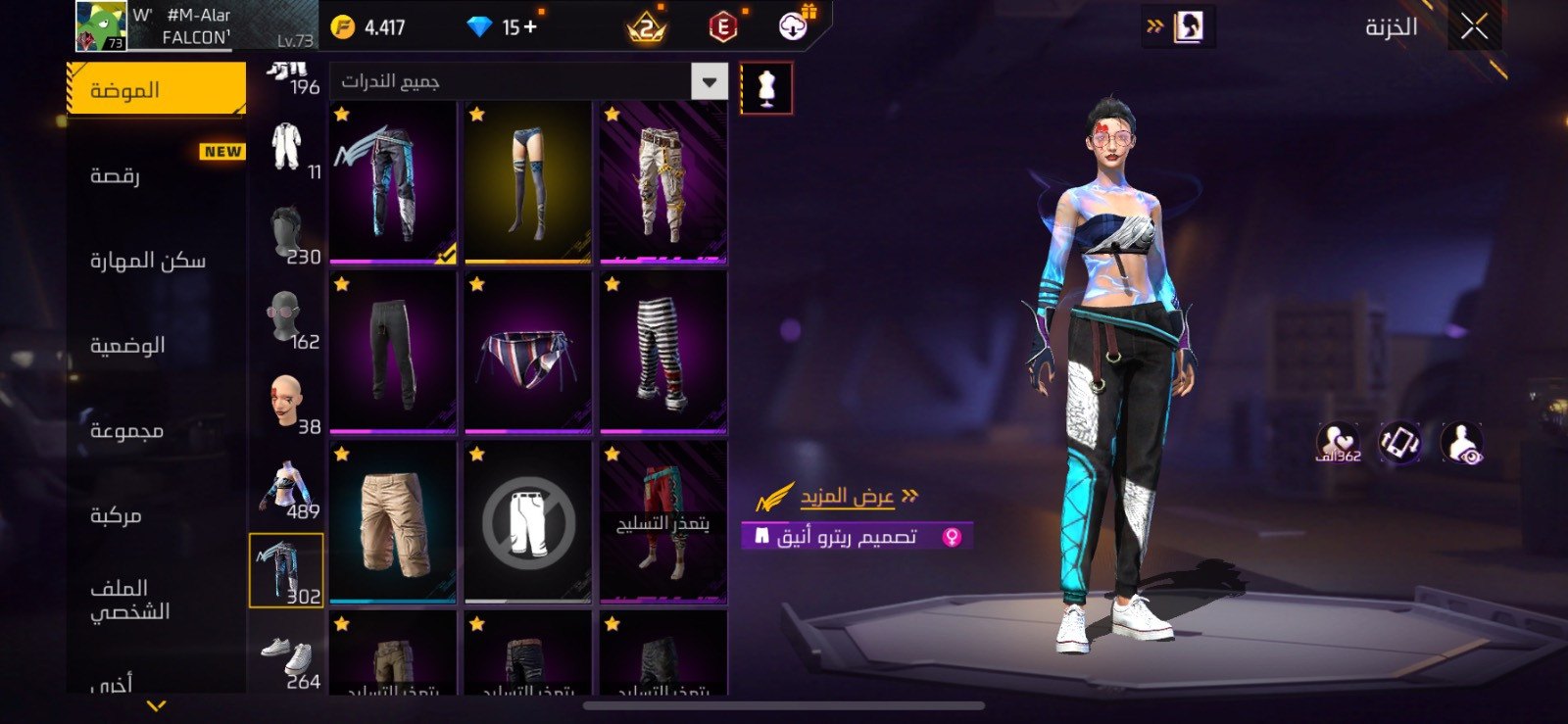Select the full outfit sets category (11)
This screenshot has width=1568, height=724.
(287, 149)
